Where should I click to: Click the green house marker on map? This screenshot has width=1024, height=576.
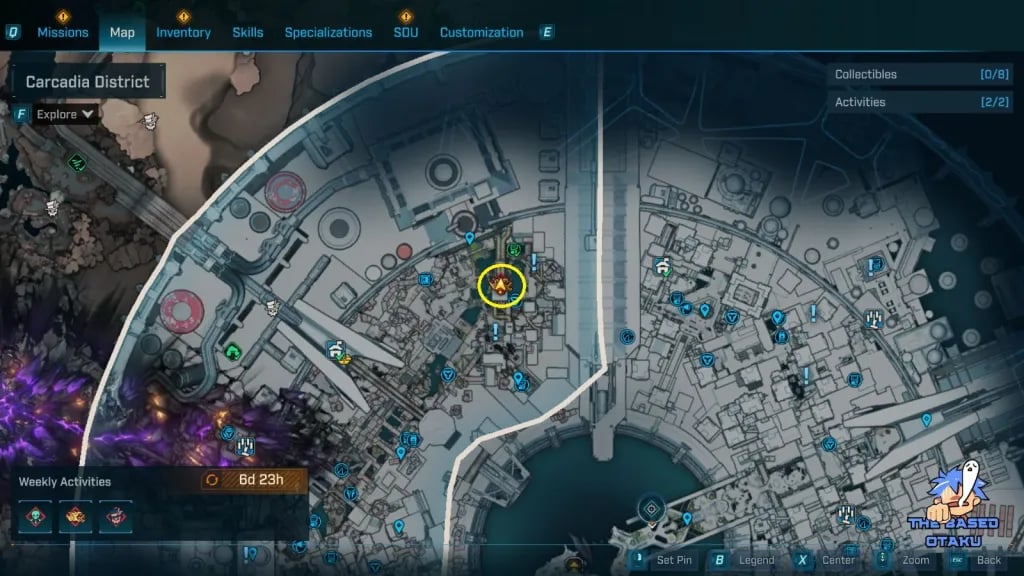point(234,351)
